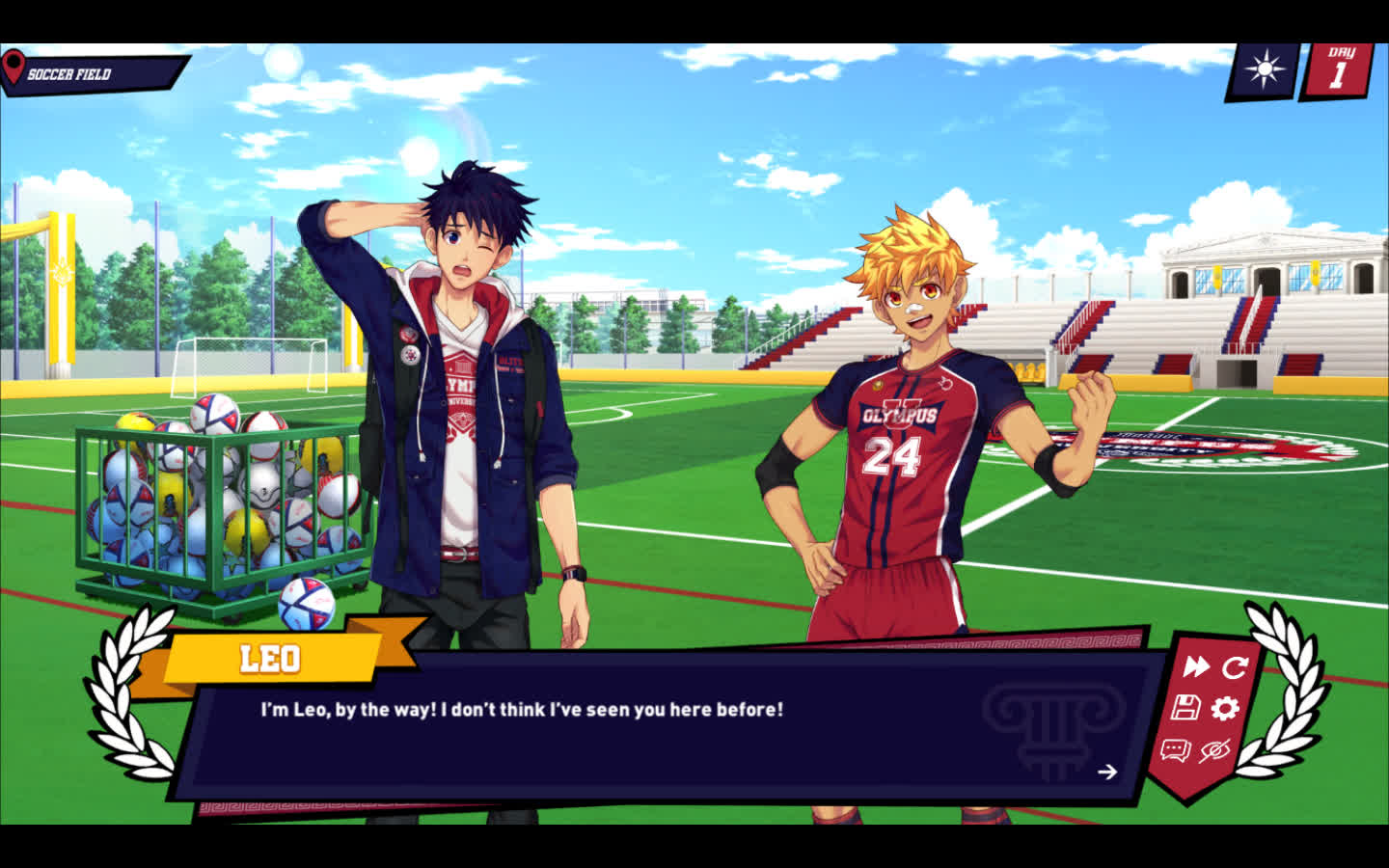1389x868 pixels.
Task: Advance dialogue with the arrow button
Action: (1107, 772)
